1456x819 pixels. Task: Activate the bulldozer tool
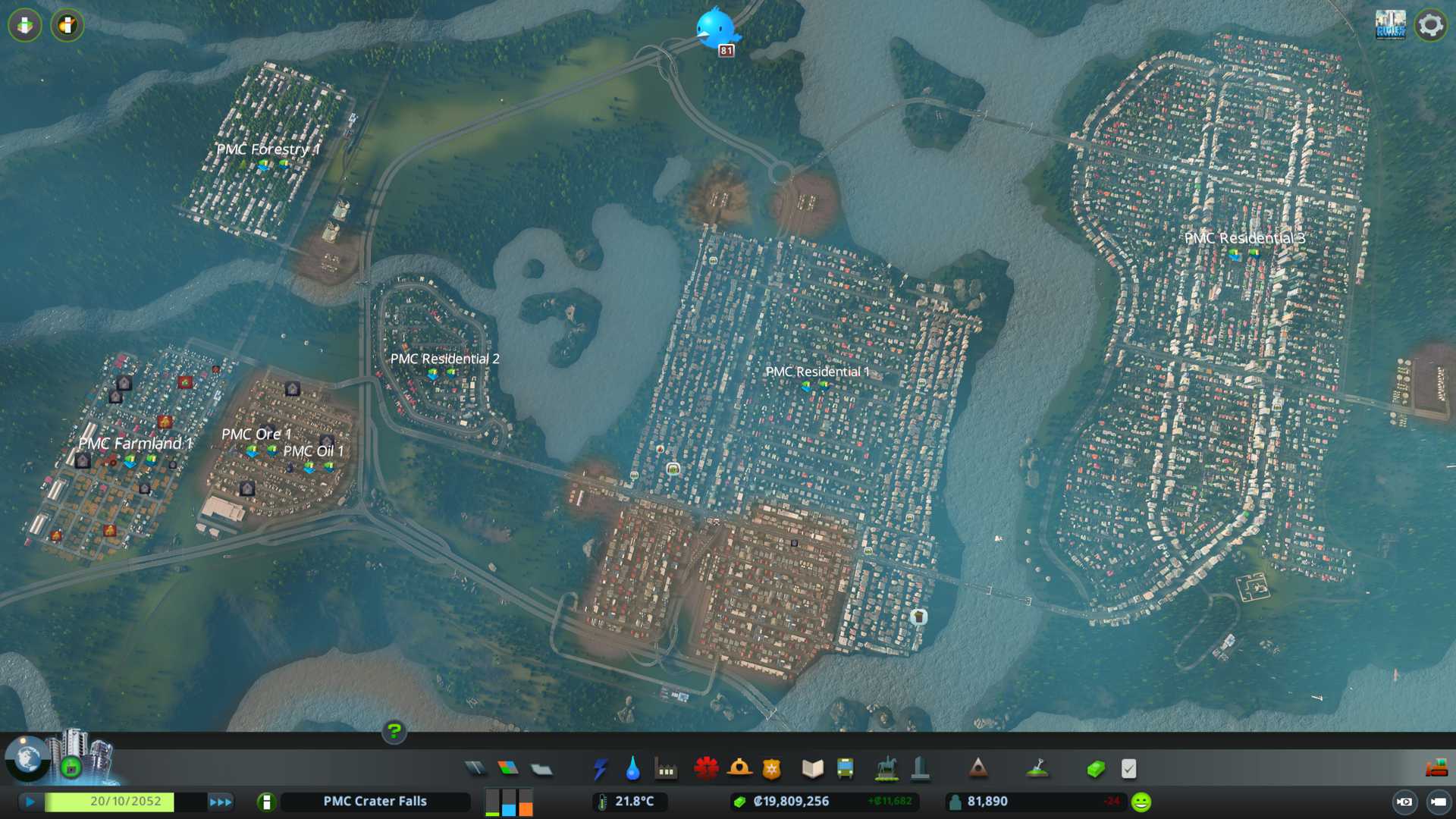click(1436, 769)
